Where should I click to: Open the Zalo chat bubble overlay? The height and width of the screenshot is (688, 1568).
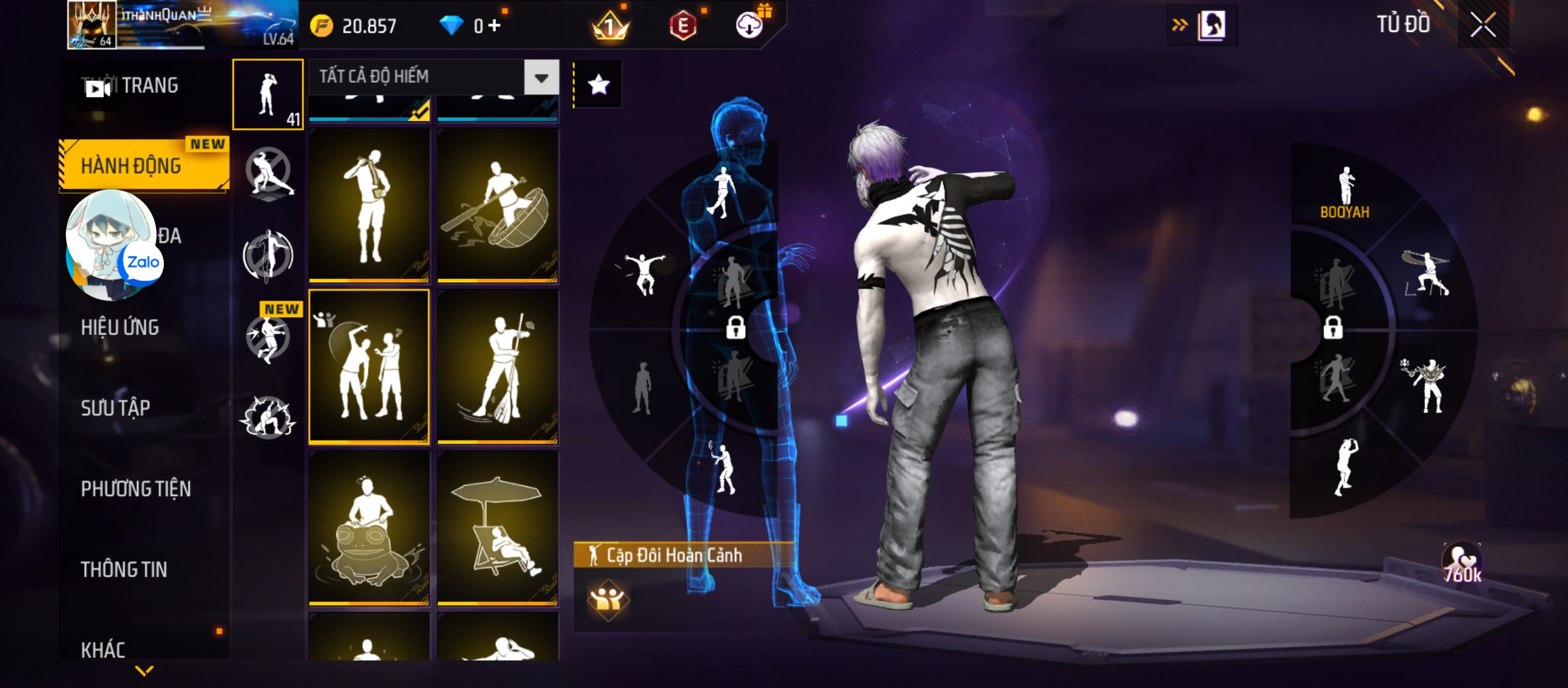point(113,245)
